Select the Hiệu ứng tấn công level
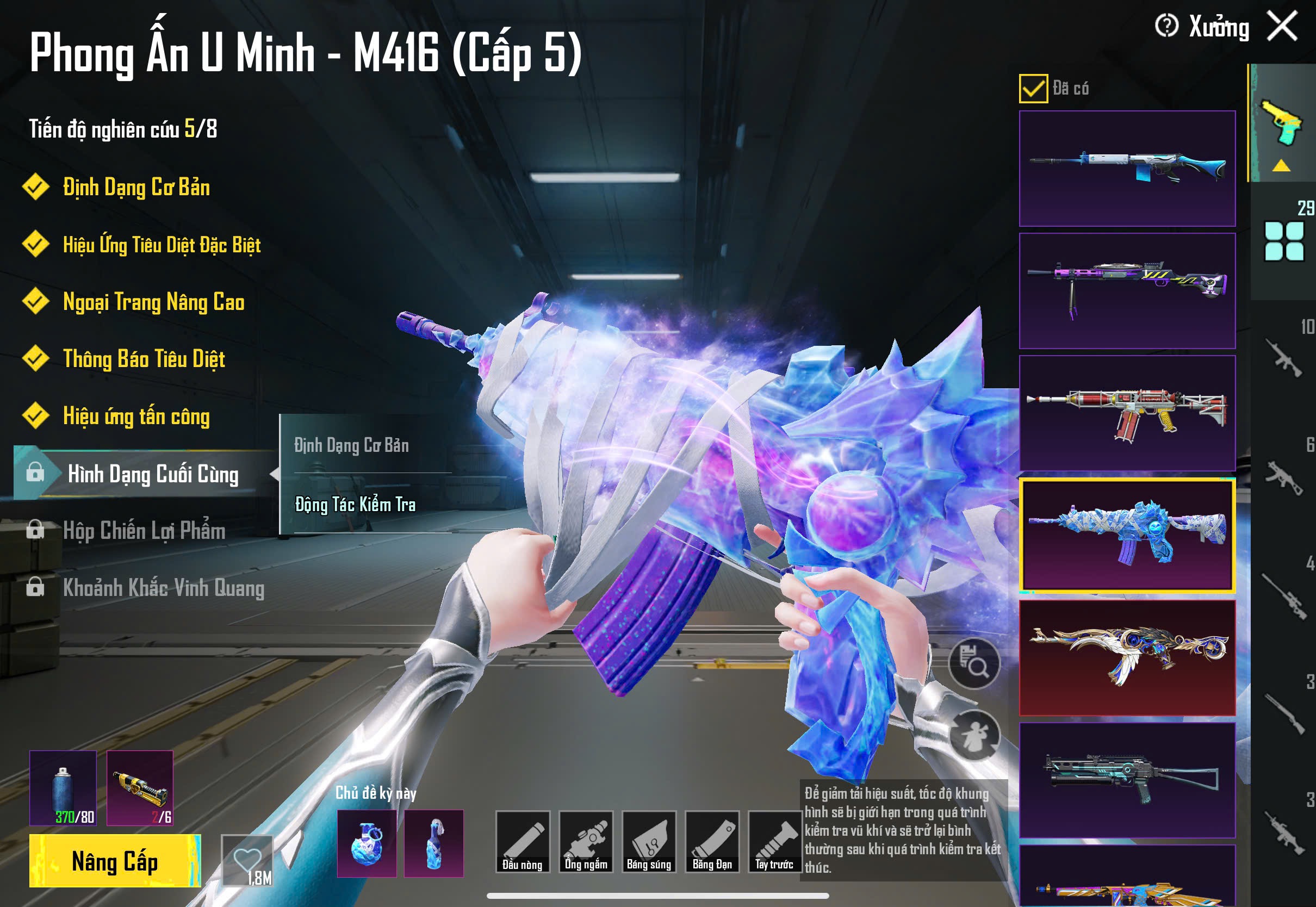1316x907 pixels. click(136, 416)
